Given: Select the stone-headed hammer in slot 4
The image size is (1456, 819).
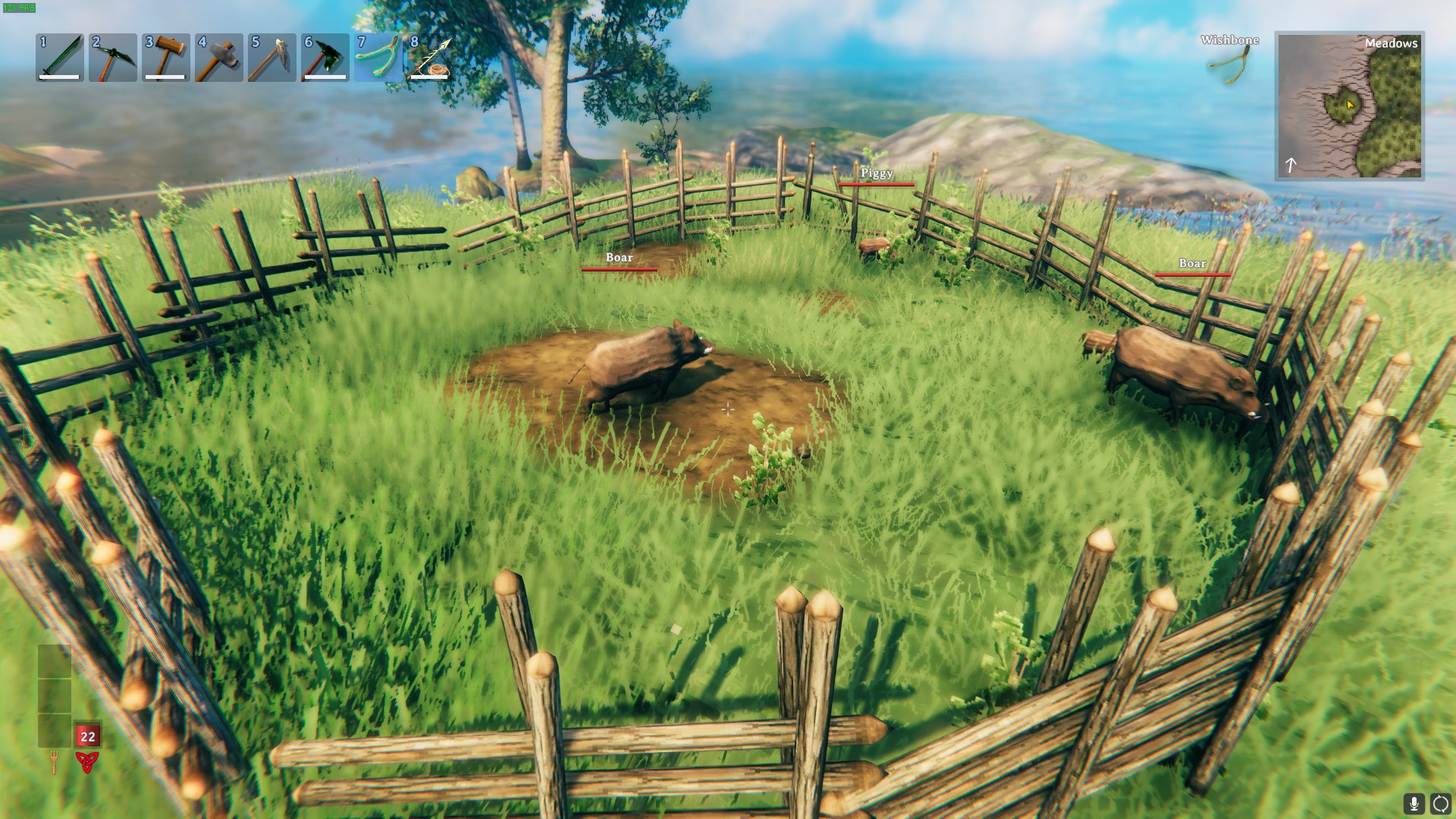Looking at the screenshot, I should click(219, 57).
